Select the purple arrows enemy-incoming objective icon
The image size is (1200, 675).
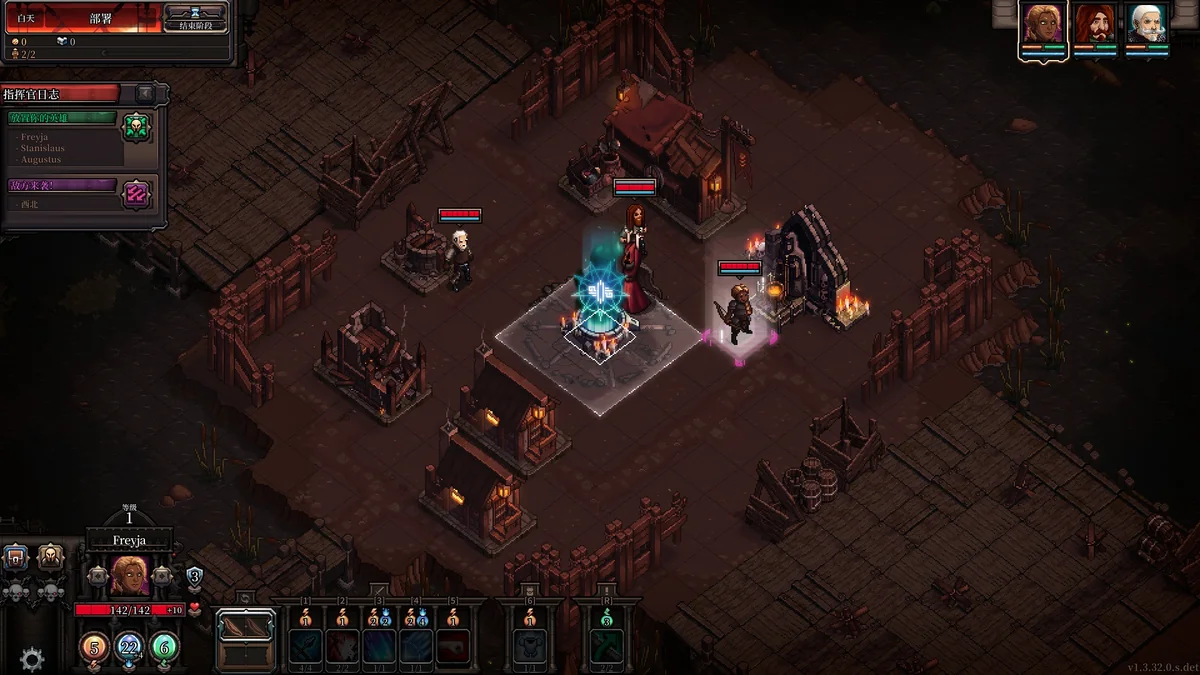pyautogui.click(x=137, y=193)
